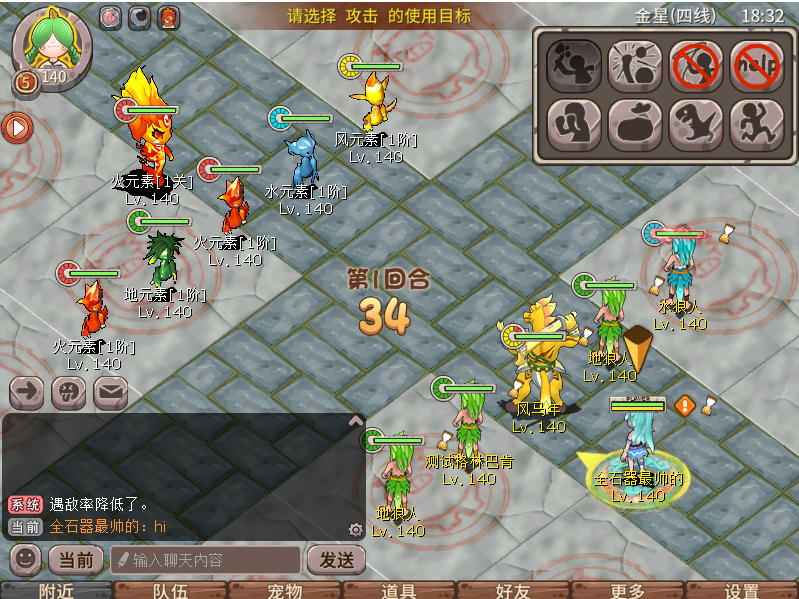Image resolution: width=799 pixels, height=599 pixels.
Task: Open the 宠物 pet menu
Action: (285, 591)
